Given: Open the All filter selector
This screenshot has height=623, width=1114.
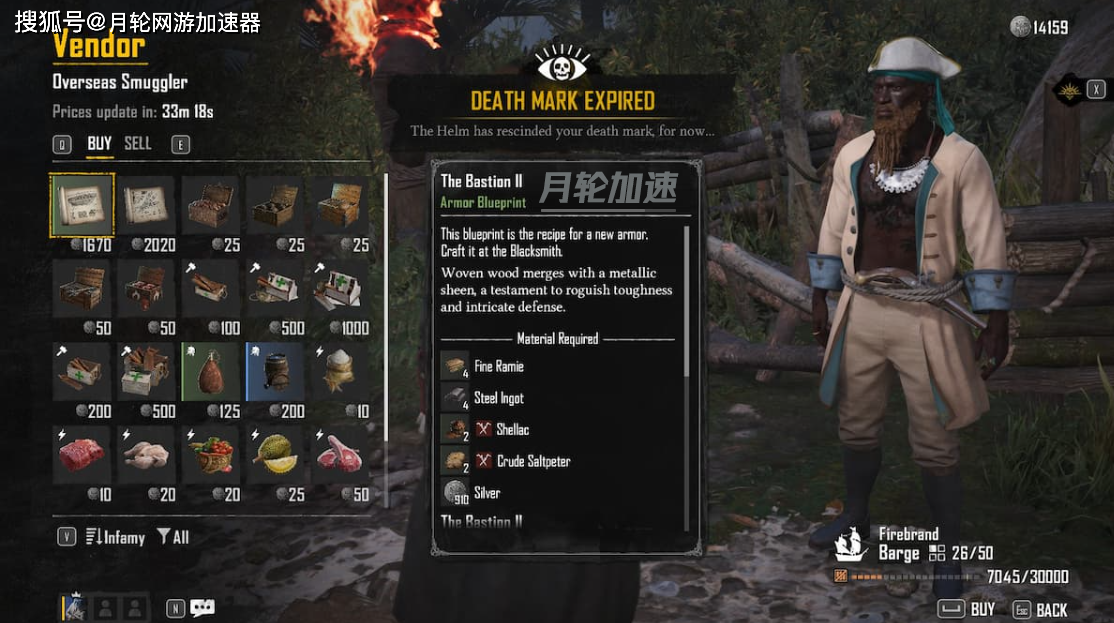Looking at the screenshot, I should (x=173, y=538).
